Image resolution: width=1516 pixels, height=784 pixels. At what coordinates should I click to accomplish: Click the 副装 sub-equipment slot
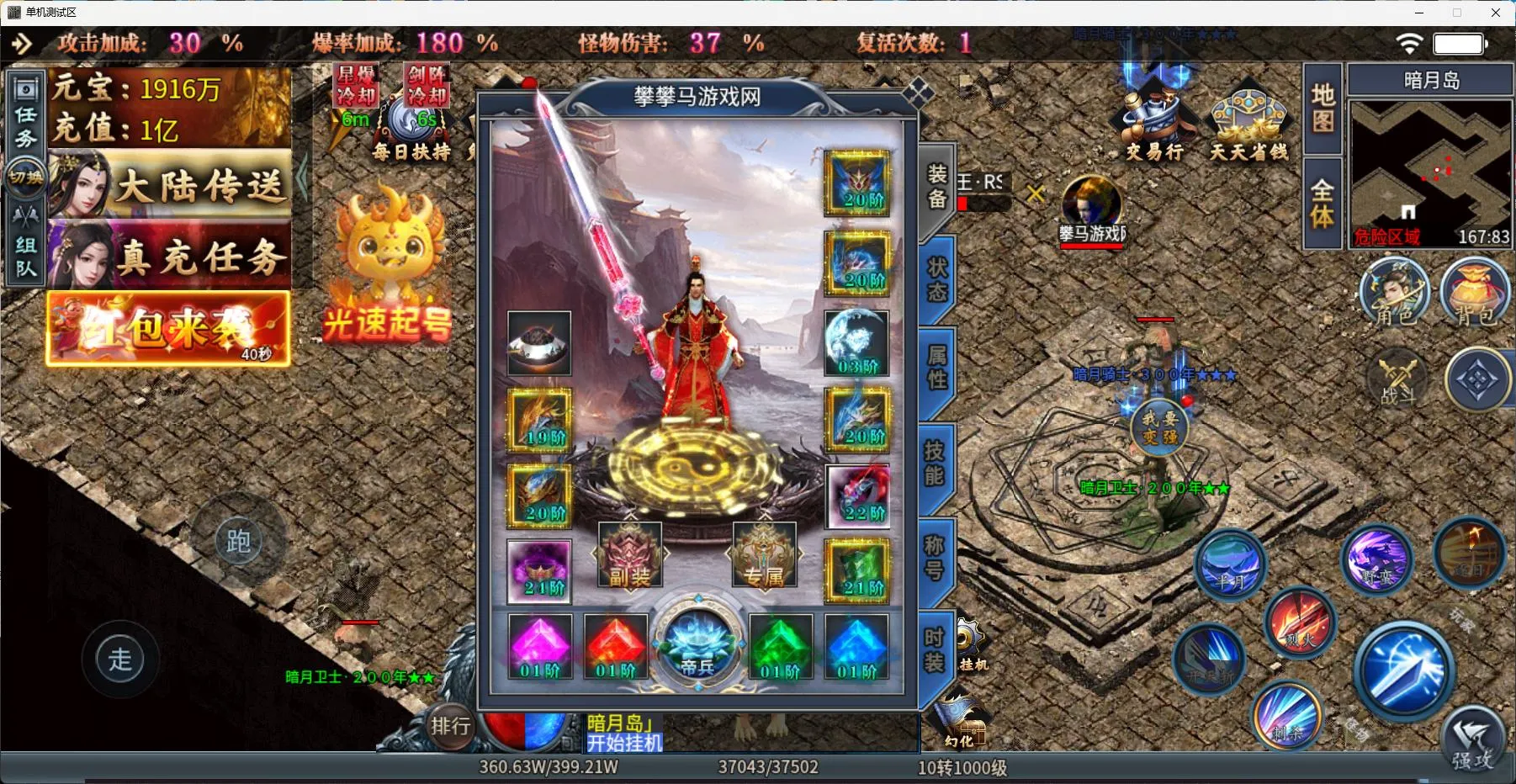tap(630, 555)
